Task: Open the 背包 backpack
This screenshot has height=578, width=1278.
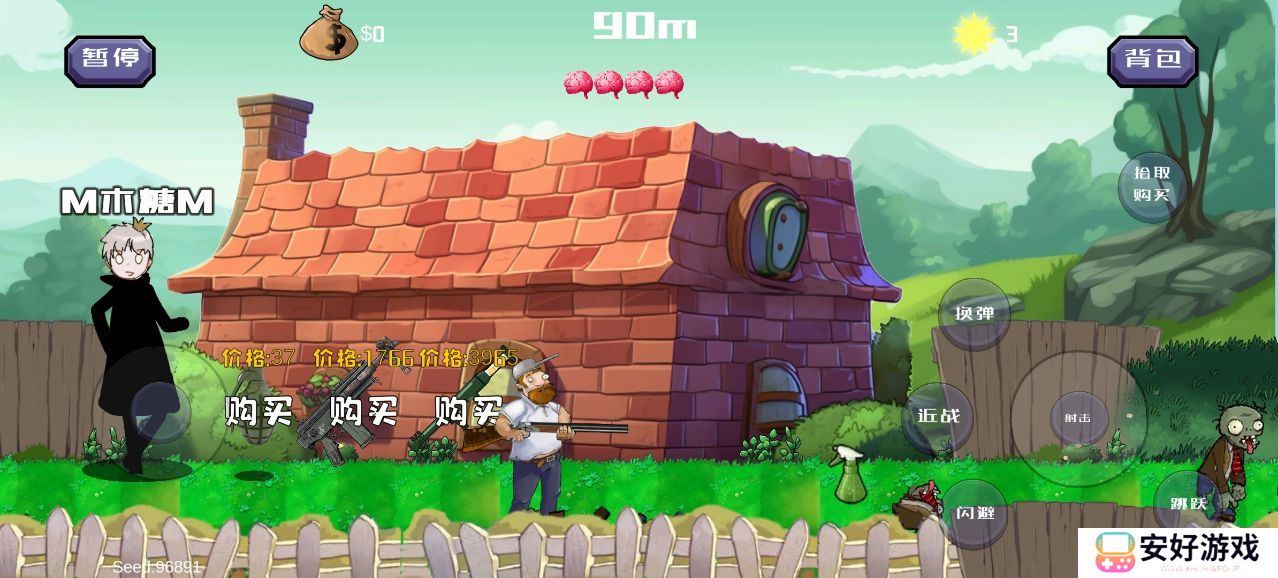Action: 1152,59
